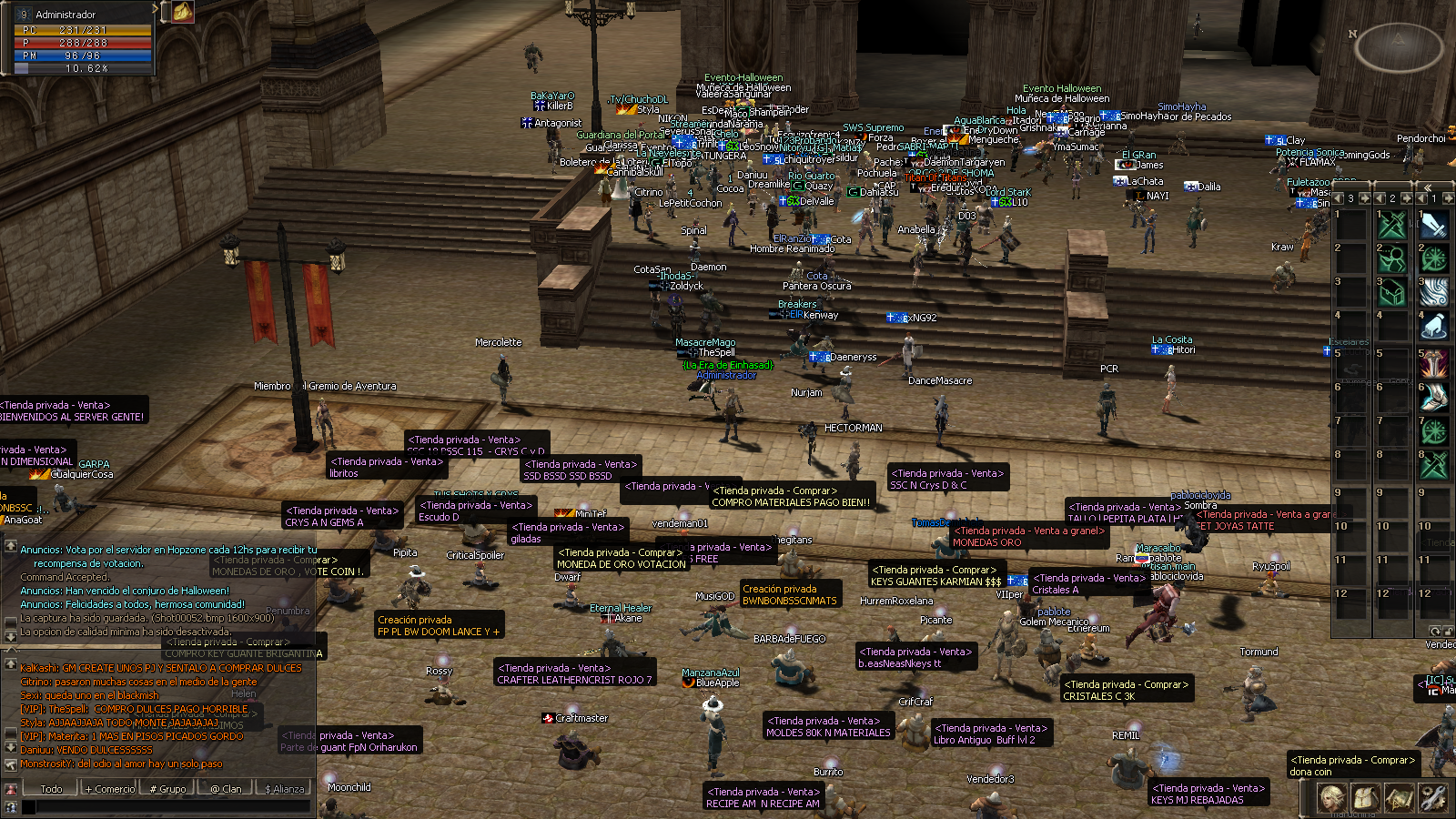Switch to the Todo chat tab
The width and height of the screenshot is (1456, 819).
[51, 788]
